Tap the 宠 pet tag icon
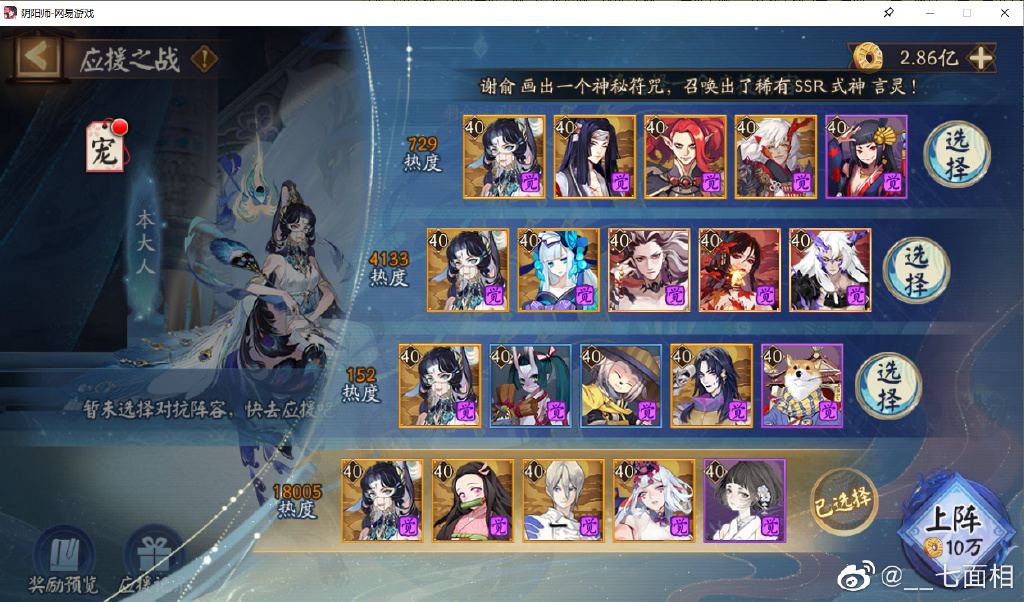1024x602 pixels. (106, 147)
